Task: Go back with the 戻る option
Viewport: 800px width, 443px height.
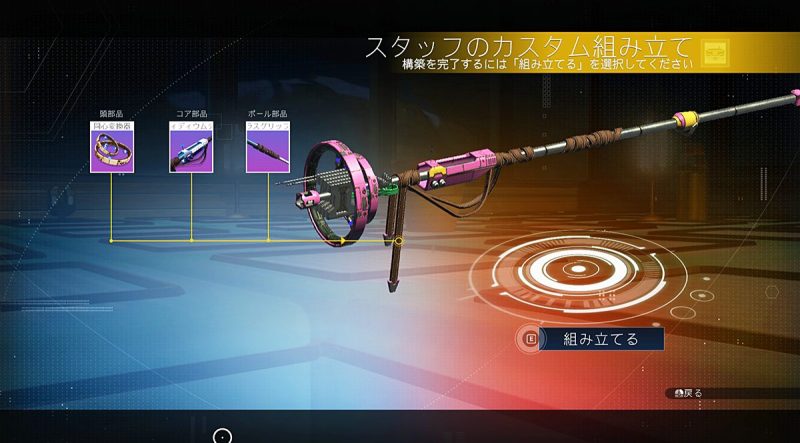Action: coord(688,393)
